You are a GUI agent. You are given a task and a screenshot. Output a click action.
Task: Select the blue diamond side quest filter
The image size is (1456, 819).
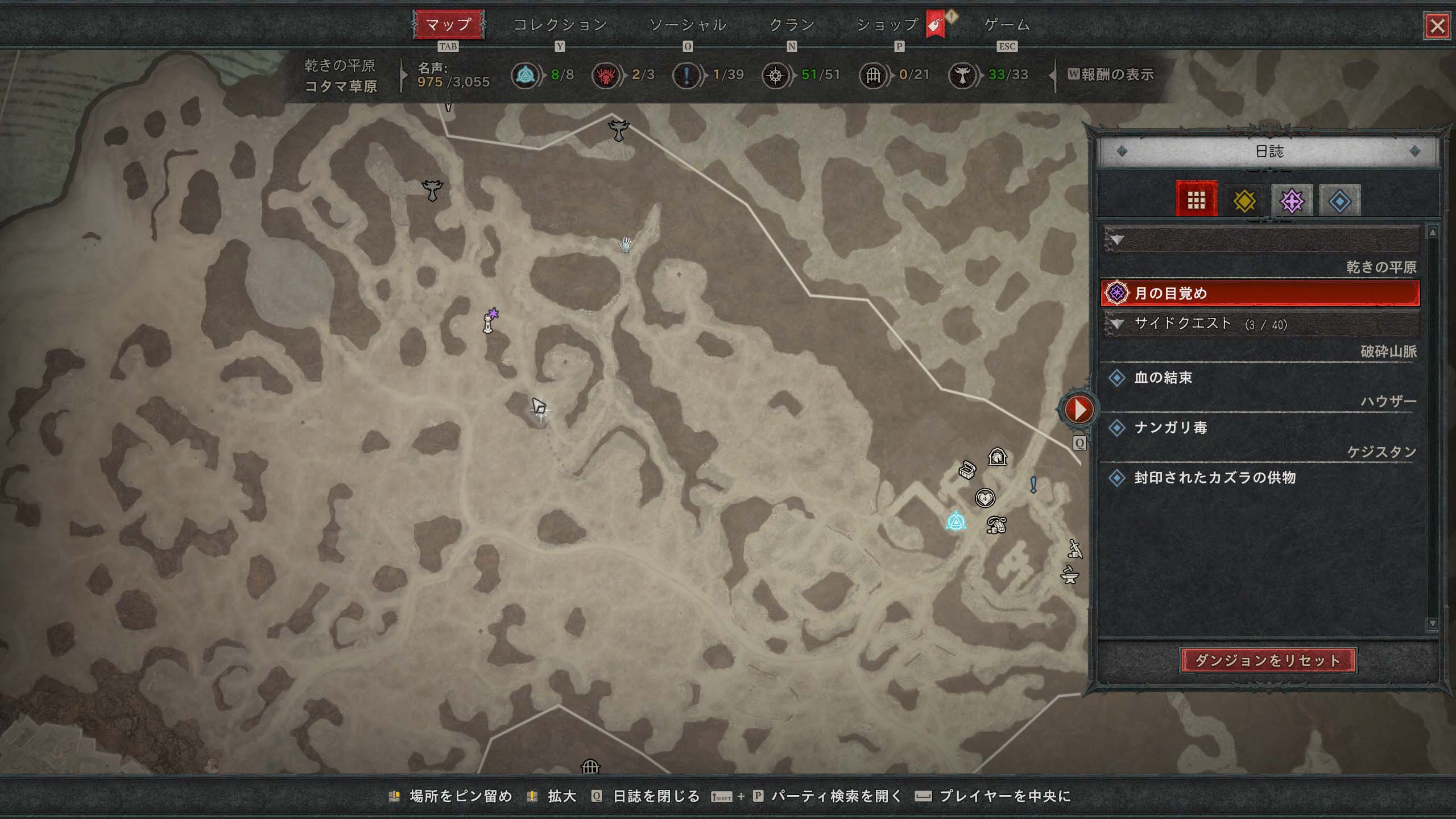pos(1339,201)
